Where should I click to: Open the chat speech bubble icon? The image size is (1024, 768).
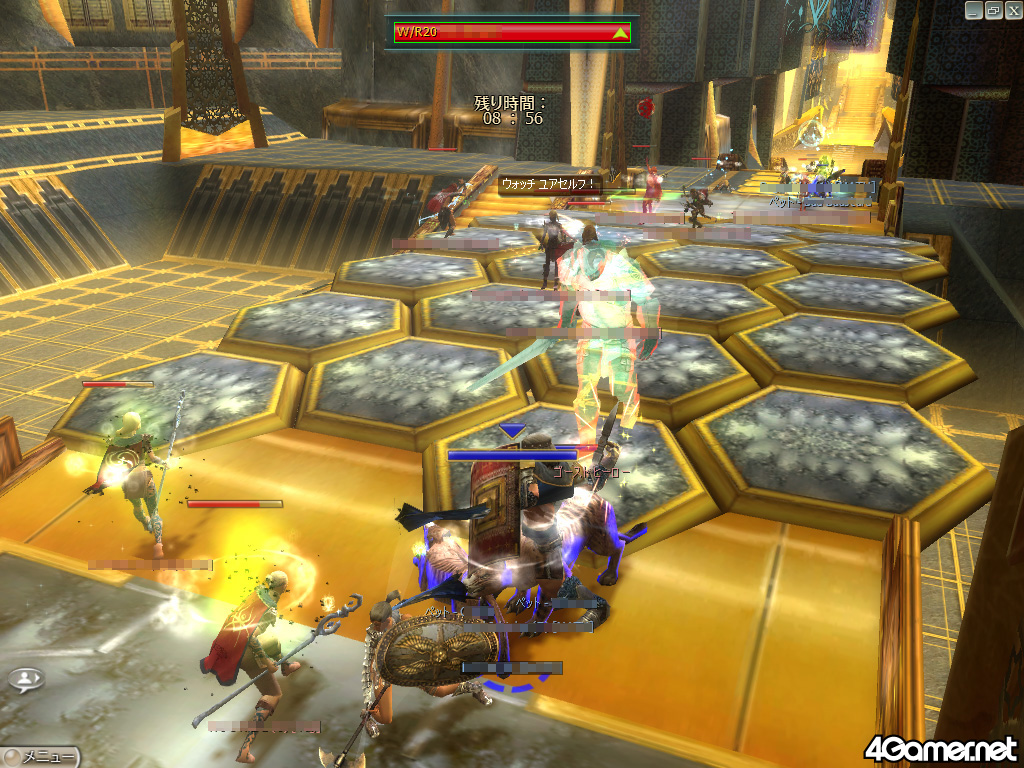point(26,679)
